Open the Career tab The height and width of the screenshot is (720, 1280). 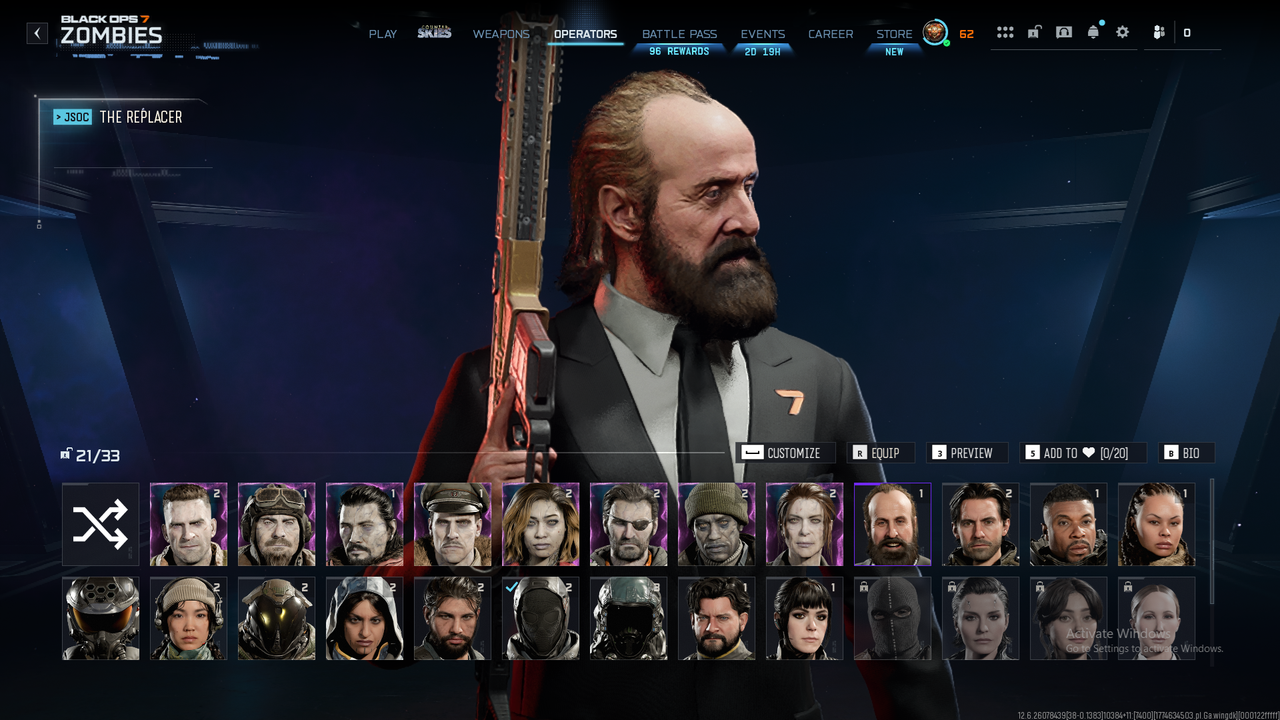pyautogui.click(x=831, y=34)
